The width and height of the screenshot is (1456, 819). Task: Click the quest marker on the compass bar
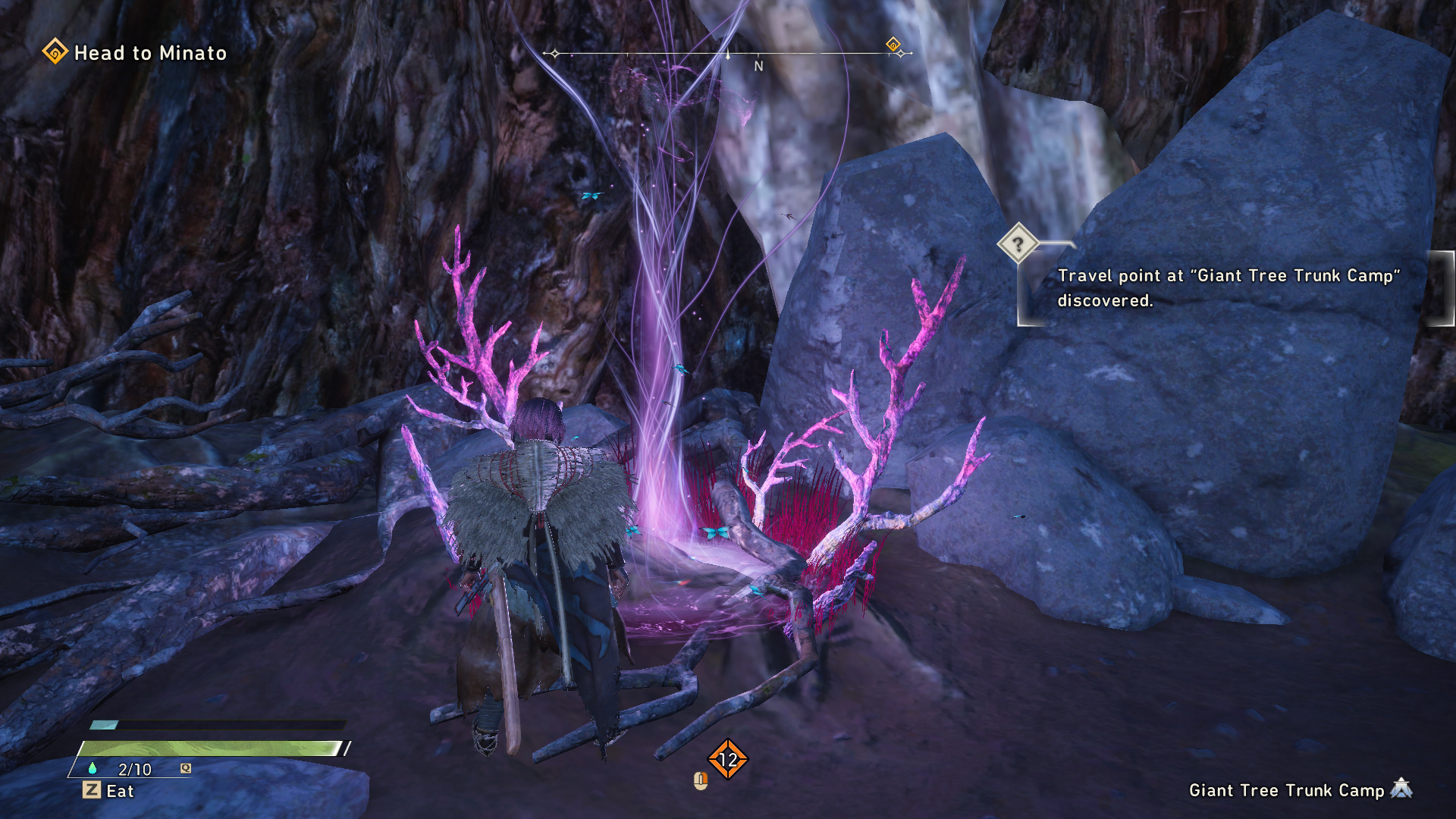(893, 45)
